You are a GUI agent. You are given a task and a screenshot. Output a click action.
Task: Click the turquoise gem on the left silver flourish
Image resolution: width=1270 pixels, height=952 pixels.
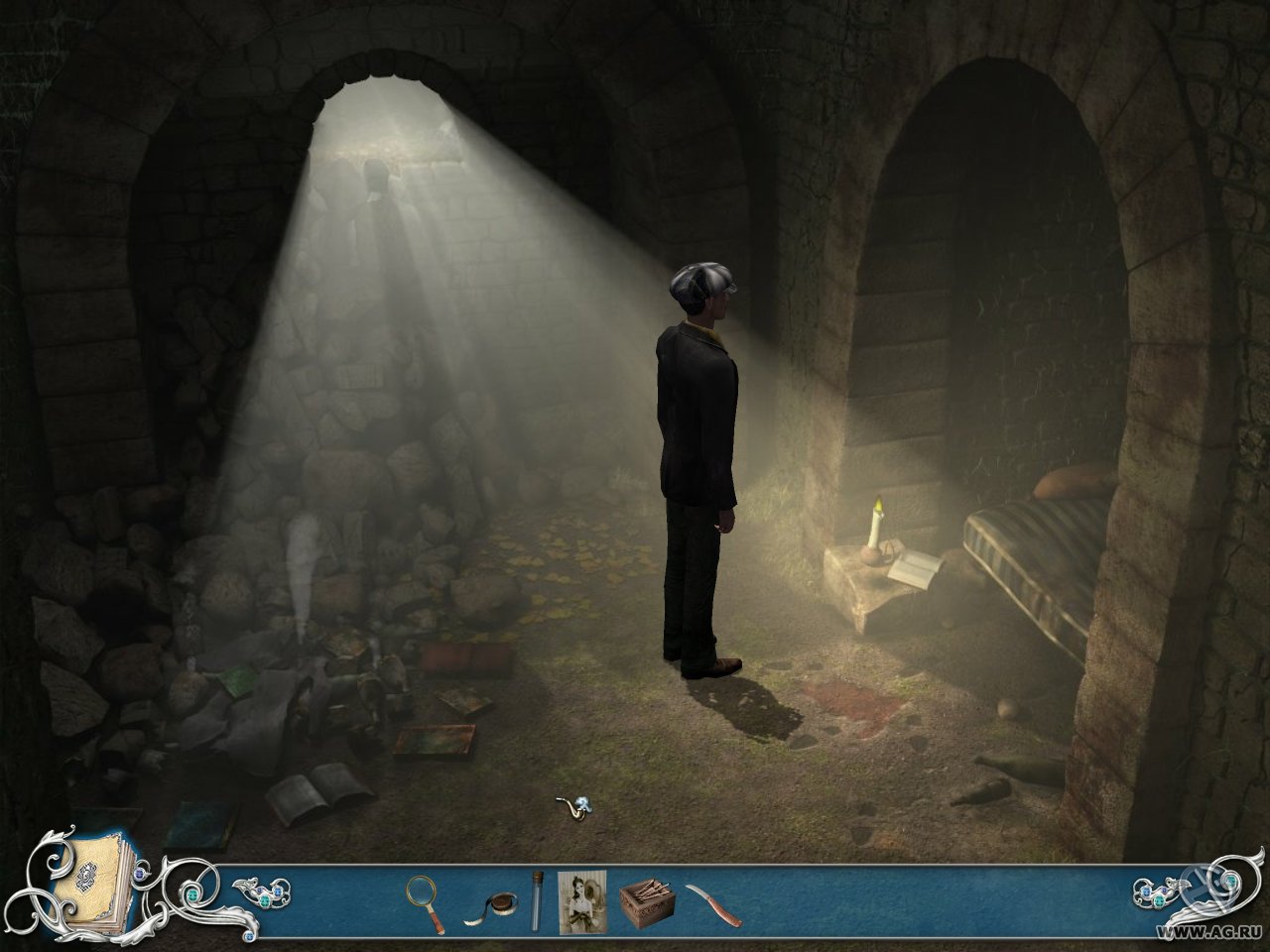pyautogui.click(x=191, y=894)
